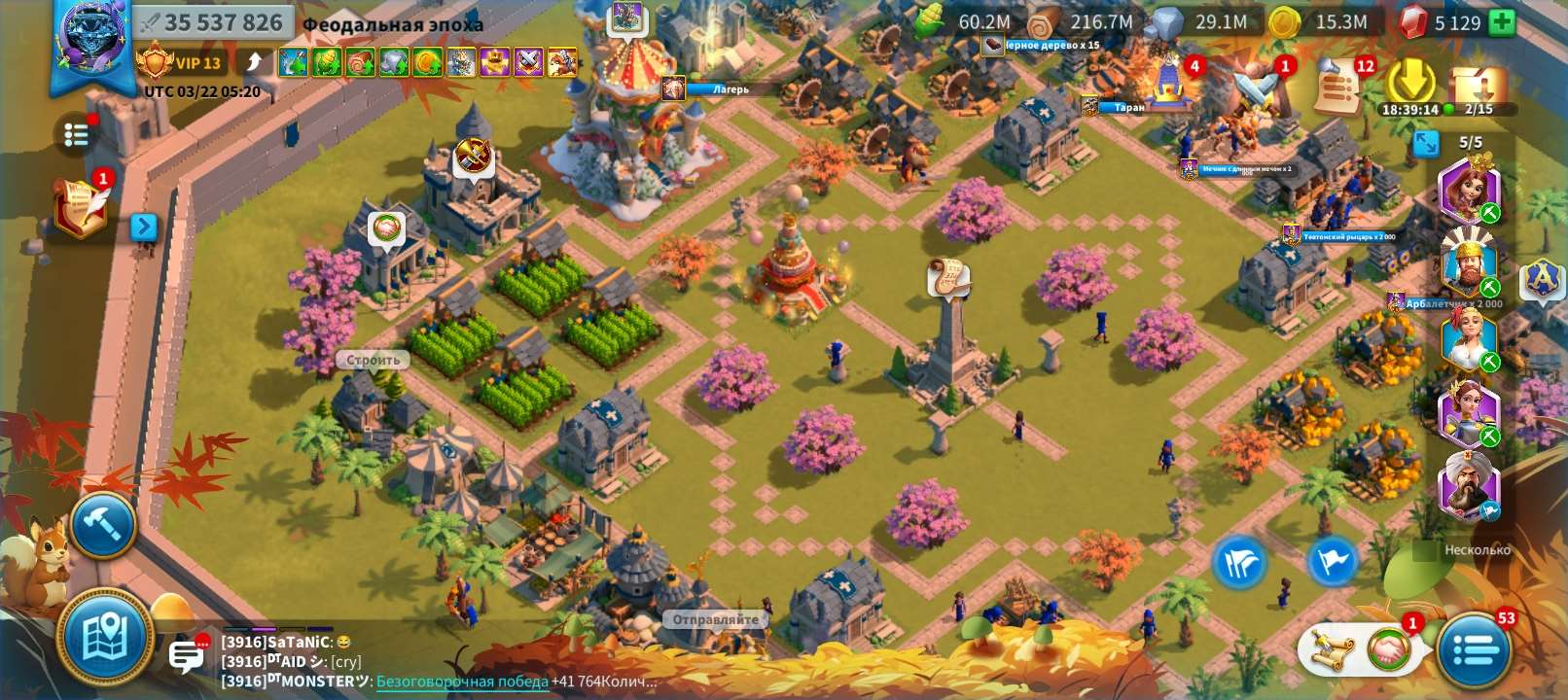Toggle the chat window with speech bubble icon
Screen dimensions: 1568x700
pos(186,655)
